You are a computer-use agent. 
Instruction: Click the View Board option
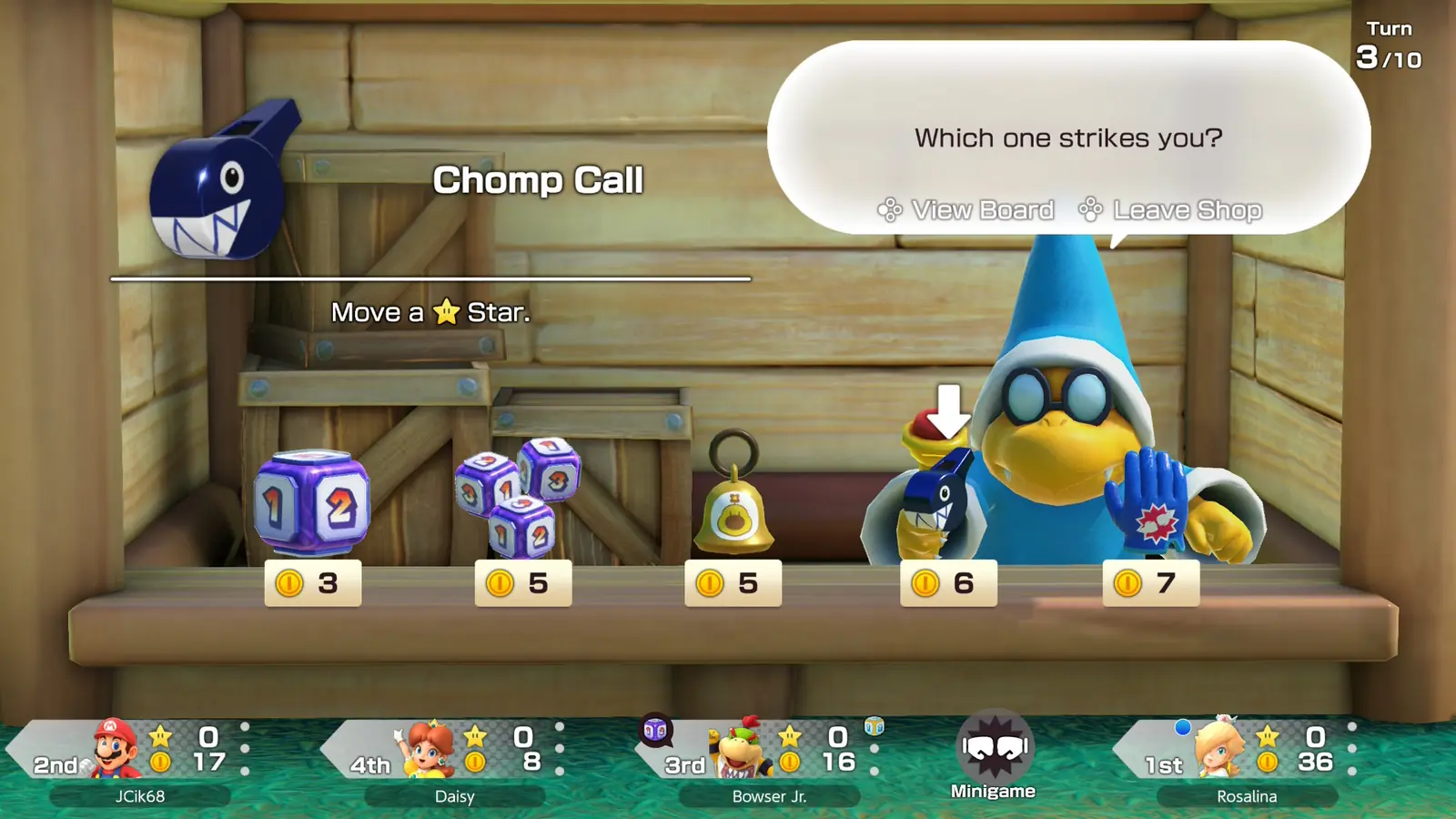(966, 210)
